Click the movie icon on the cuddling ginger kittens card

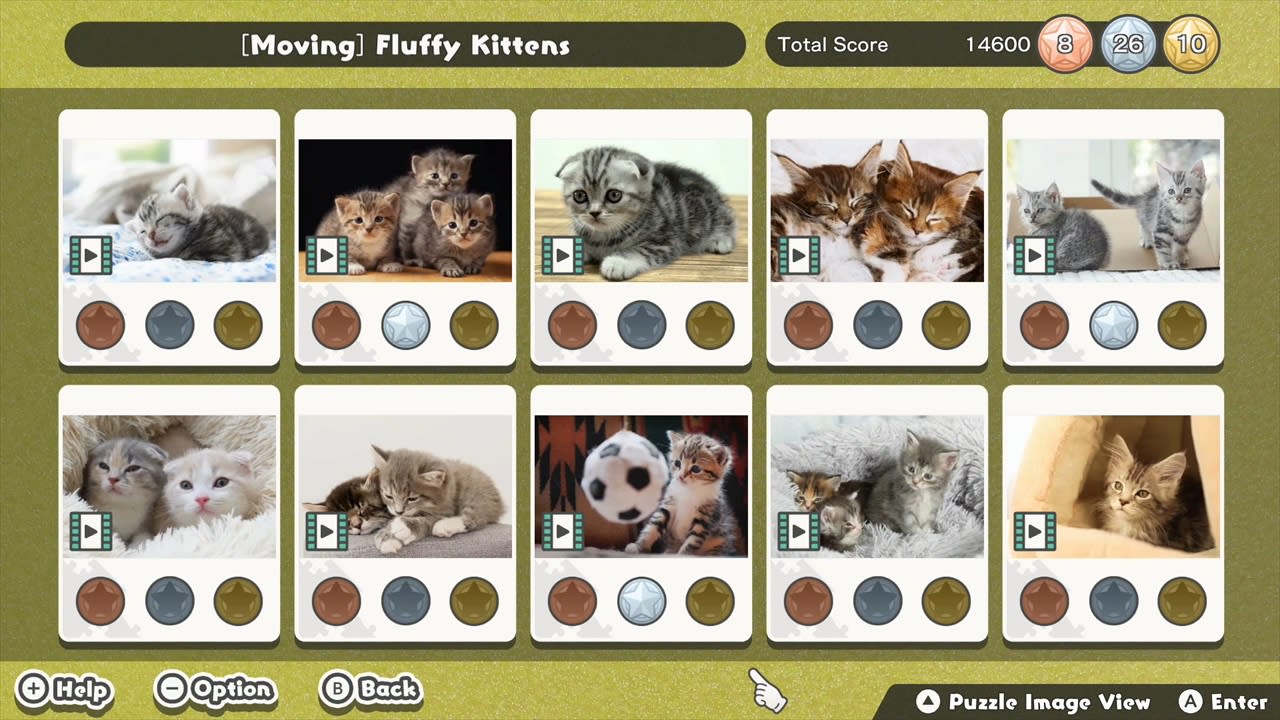point(799,255)
